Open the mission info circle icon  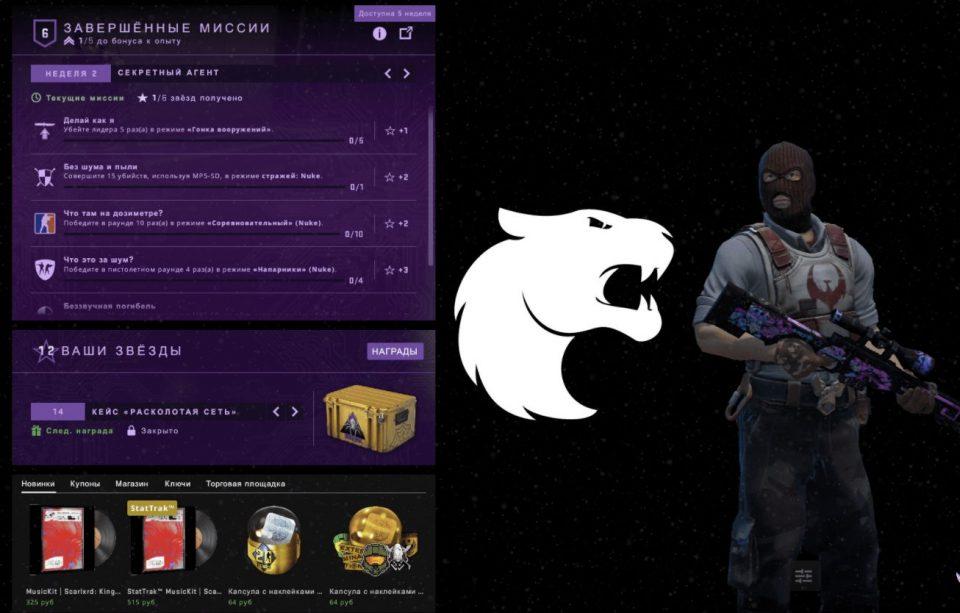380,33
